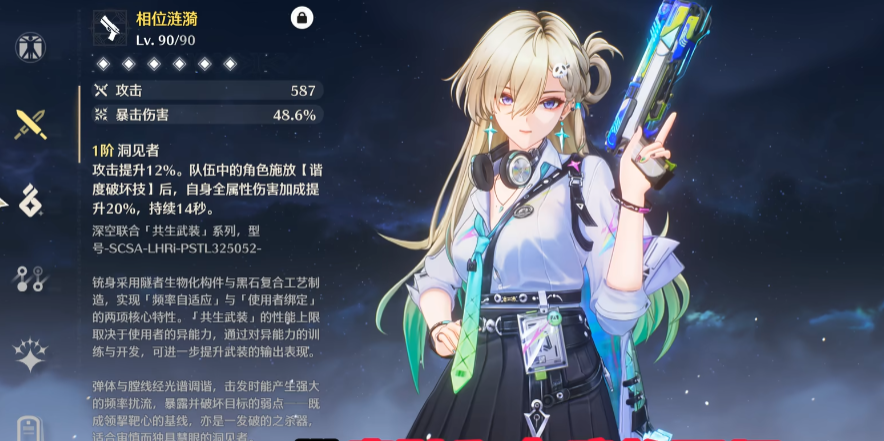Click the pistol weapon icon thumbnail
The image size is (884, 441).
point(109,27)
